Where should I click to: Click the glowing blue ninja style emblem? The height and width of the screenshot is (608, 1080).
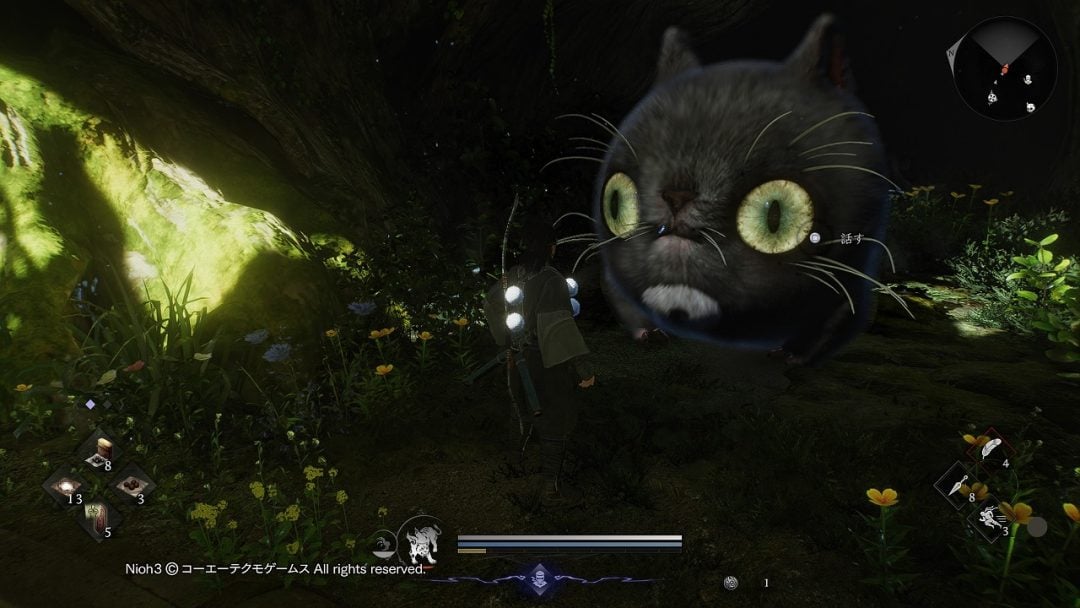pos(541,580)
